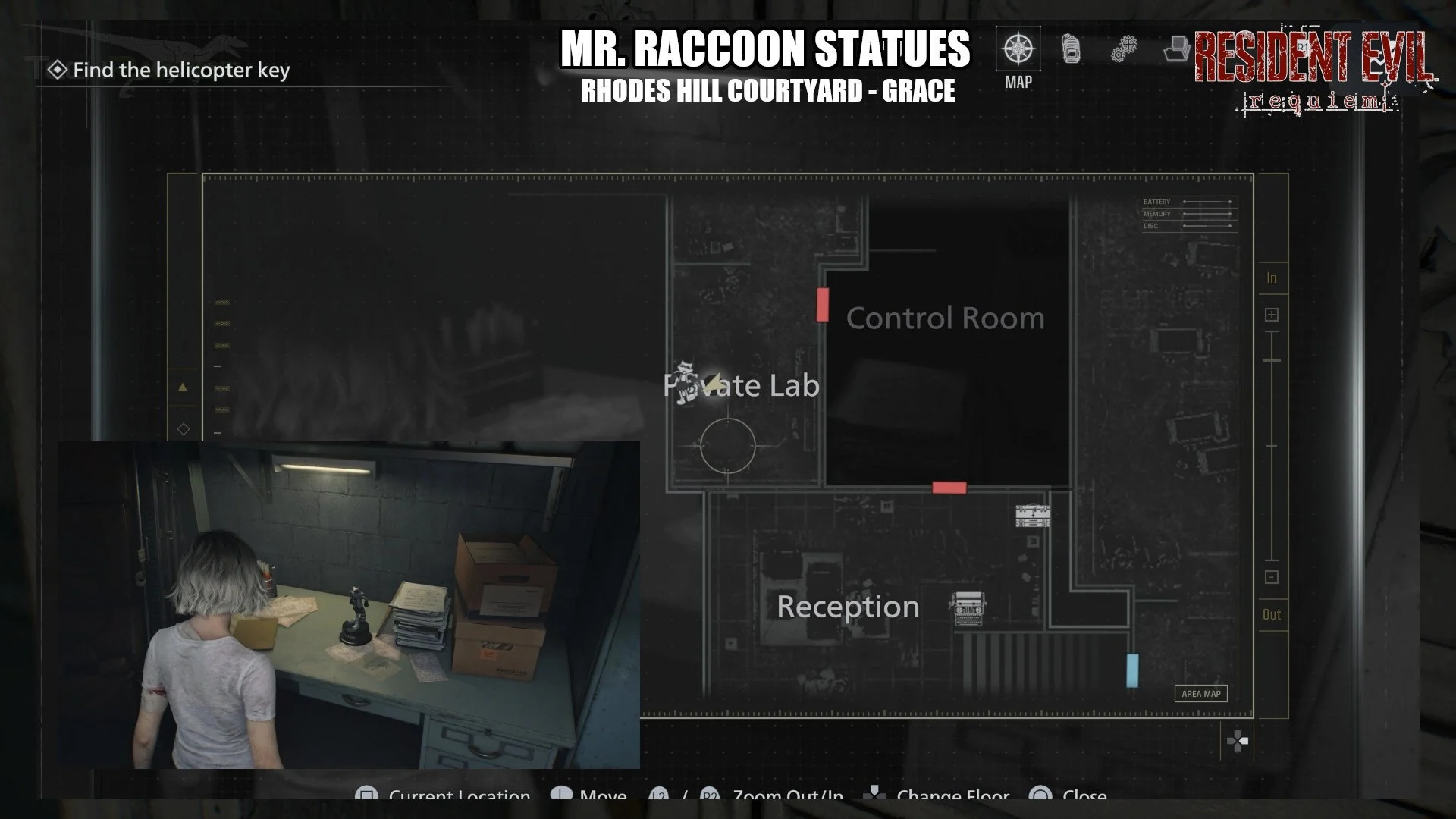Select the compass MAP tab
Image resolution: width=1456 pixels, height=819 pixels.
[x=1018, y=50]
